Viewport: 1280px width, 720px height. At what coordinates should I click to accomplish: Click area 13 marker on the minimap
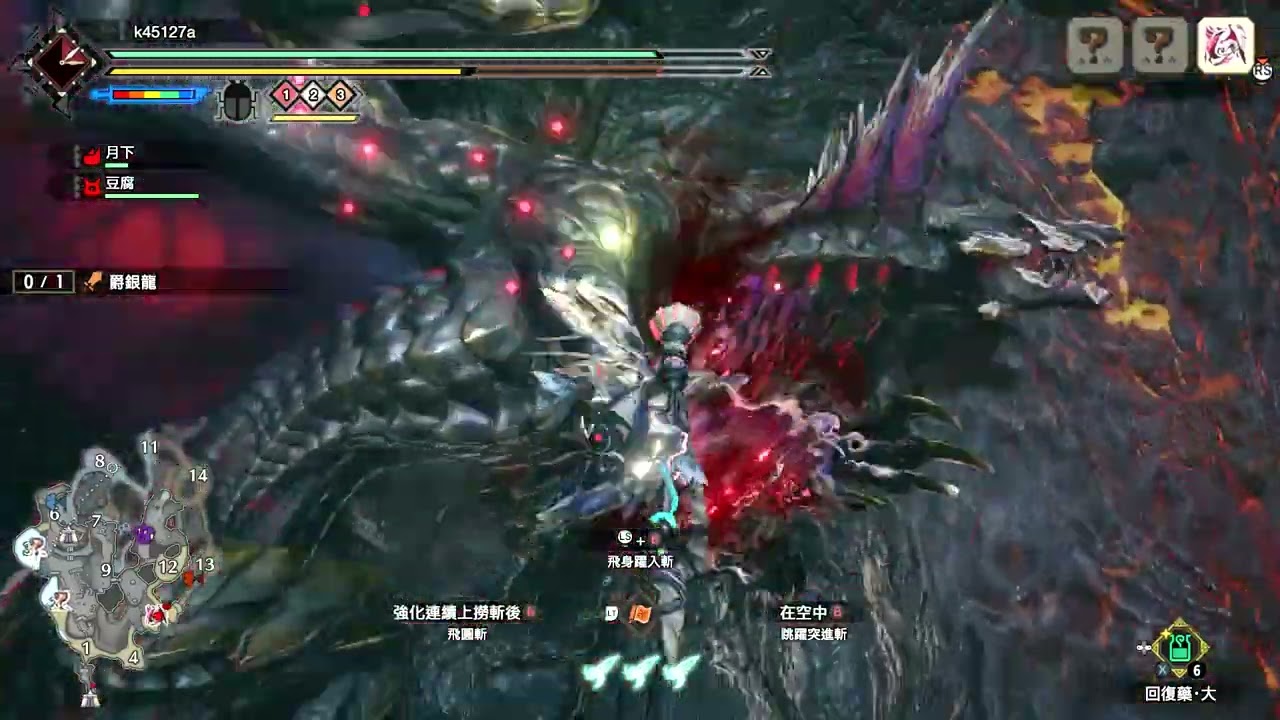pos(206,565)
